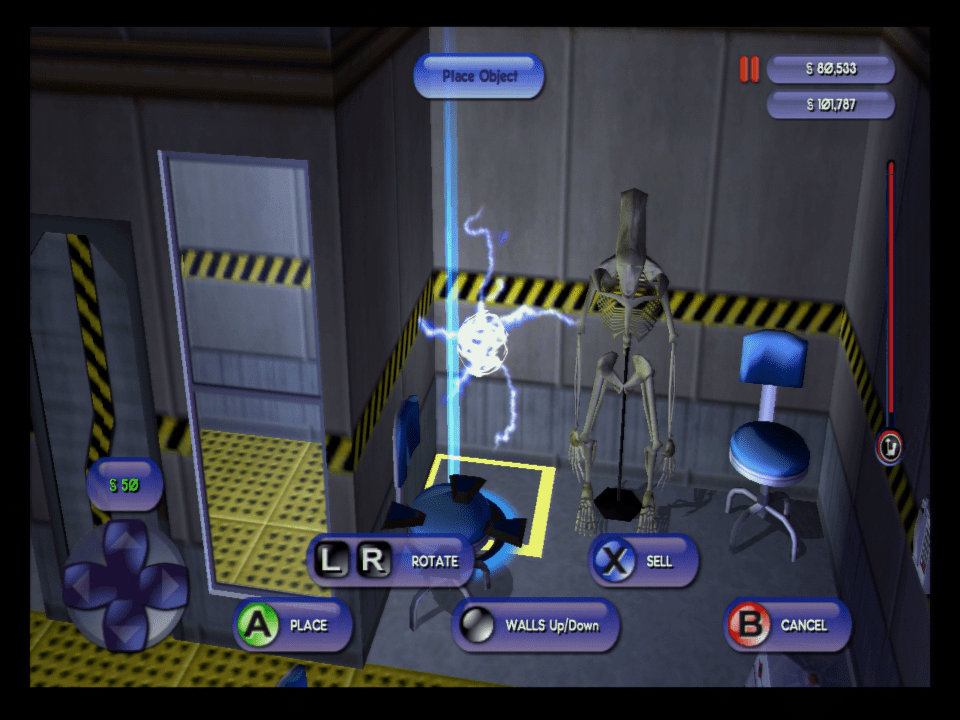The width and height of the screenshot is (960, 720).
Task: Select the PLACE action button
Action: pos(293,625)
